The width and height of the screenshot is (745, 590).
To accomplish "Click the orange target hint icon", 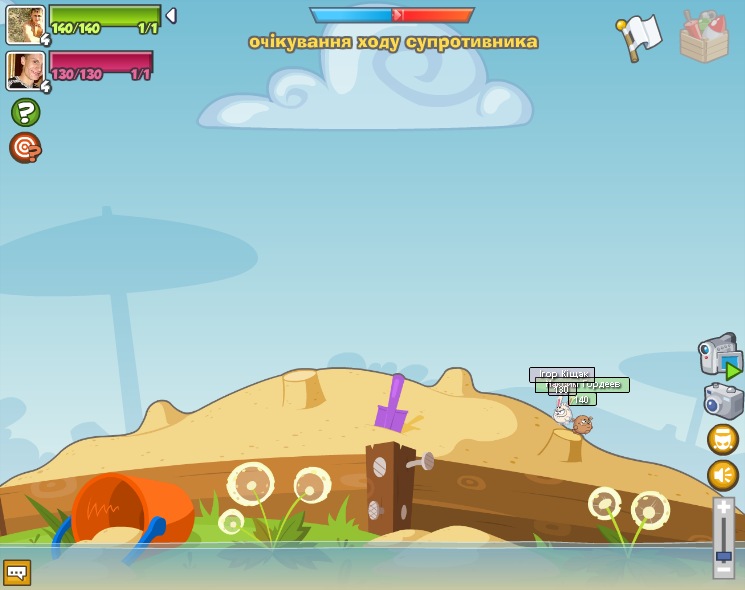I will [x=24, y=148].
